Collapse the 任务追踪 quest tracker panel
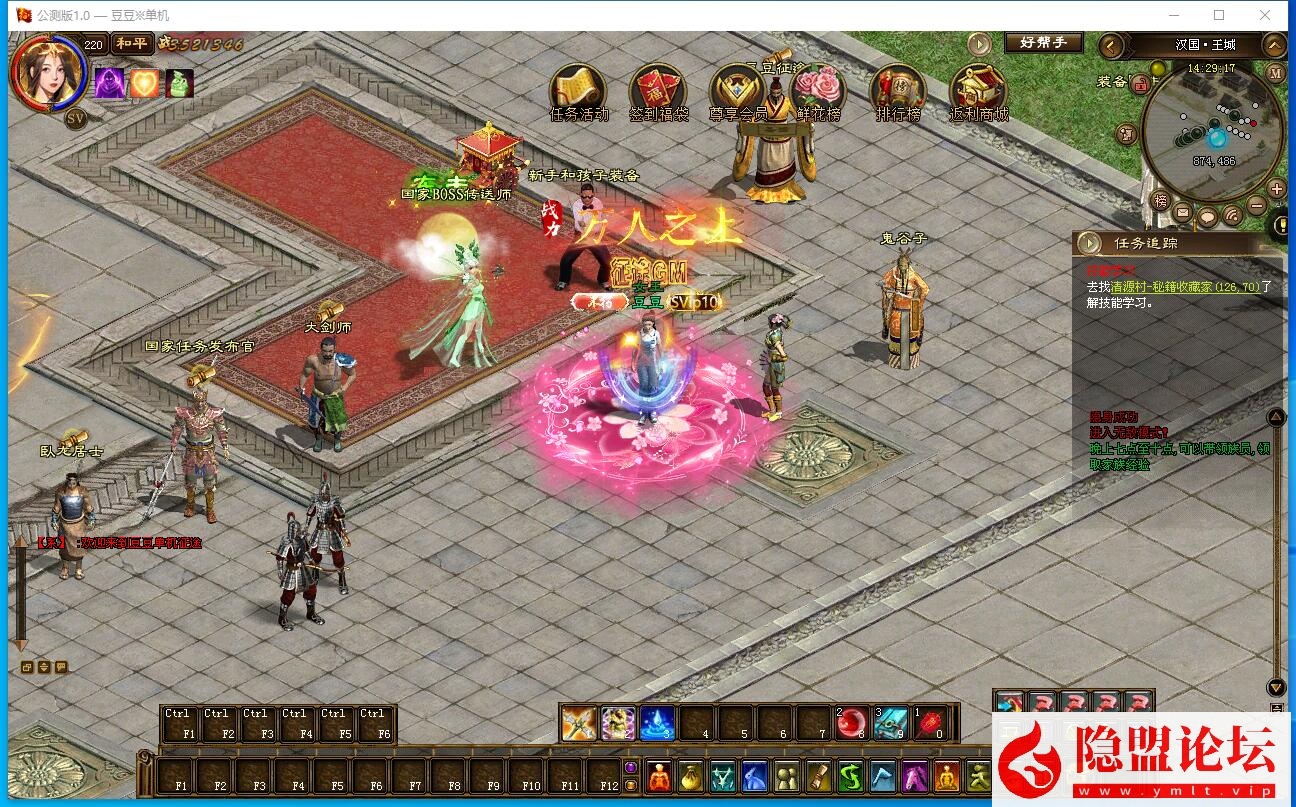This screenshot has width=1296, height=807. [x=1087, y=243]
